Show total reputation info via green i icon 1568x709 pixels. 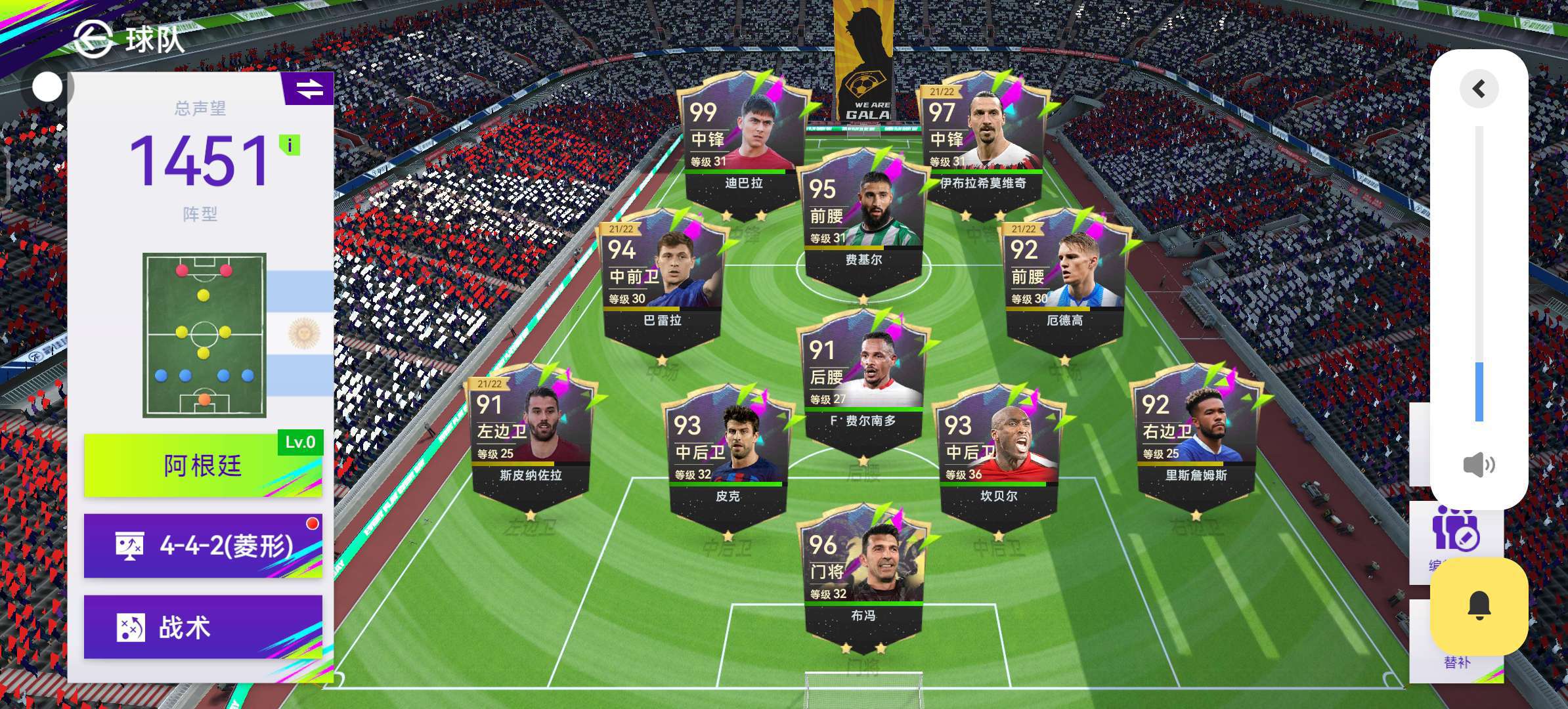290,144
